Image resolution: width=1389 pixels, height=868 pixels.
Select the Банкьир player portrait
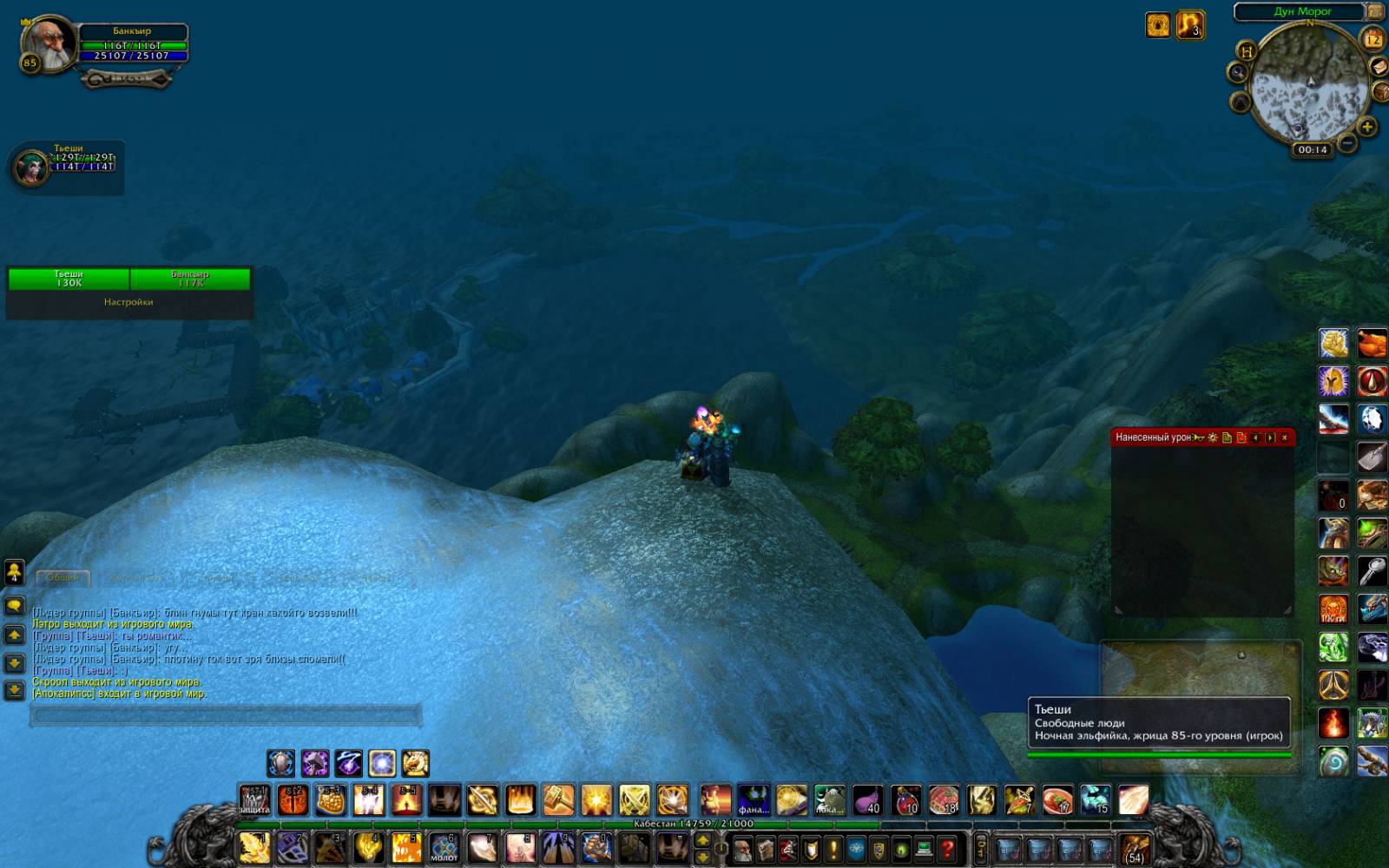[x=48, y=43]
